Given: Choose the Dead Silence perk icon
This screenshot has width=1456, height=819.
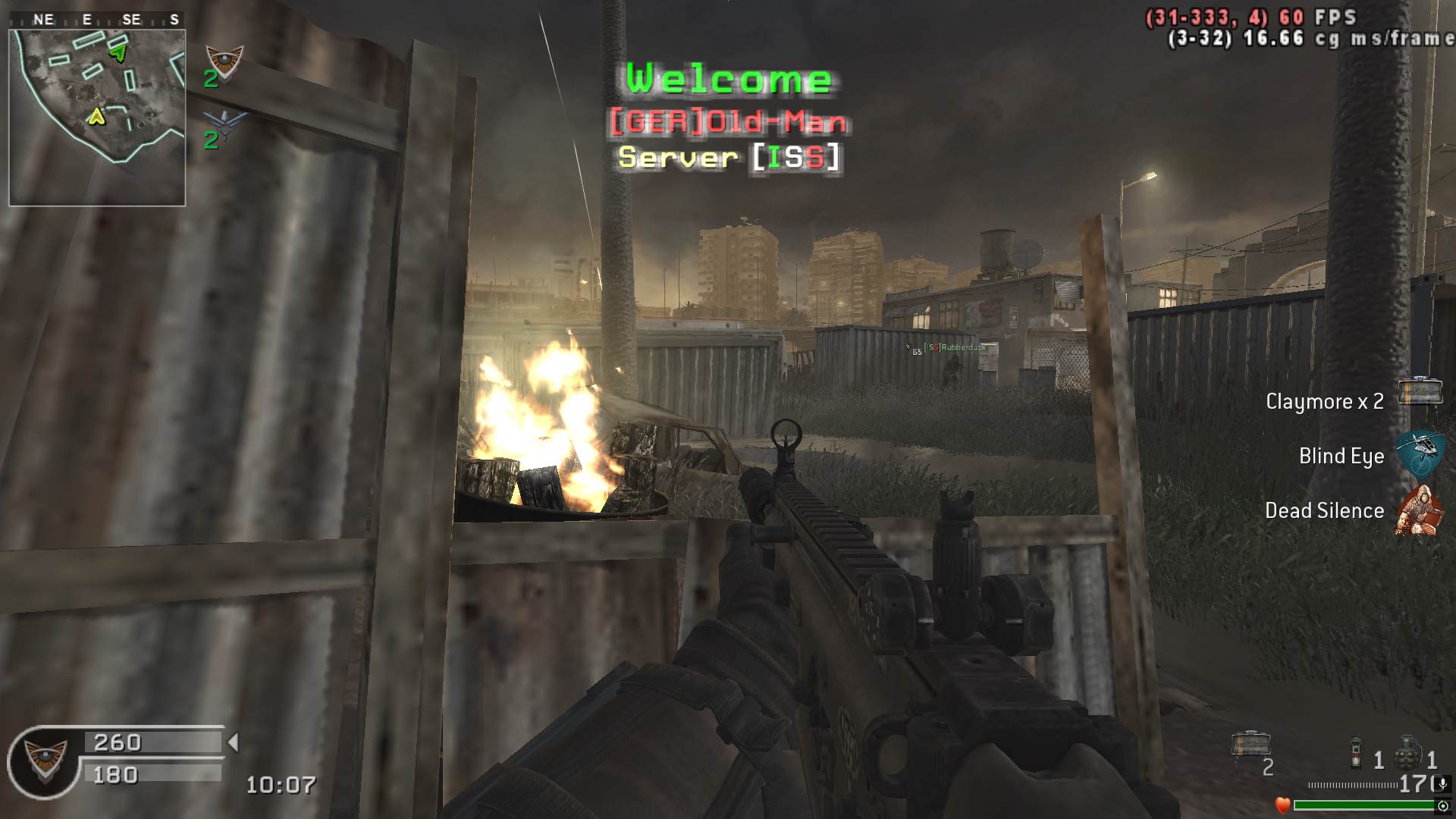Looking at the screenshot, I should (x=1419, y=510).
